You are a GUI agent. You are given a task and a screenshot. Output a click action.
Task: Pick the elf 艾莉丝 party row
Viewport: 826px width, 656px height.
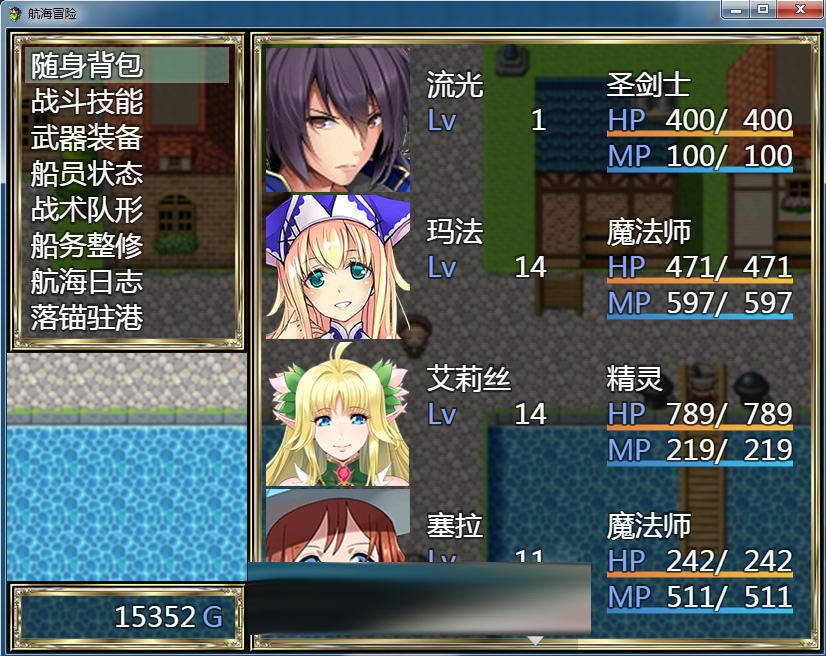click(530, 413)
